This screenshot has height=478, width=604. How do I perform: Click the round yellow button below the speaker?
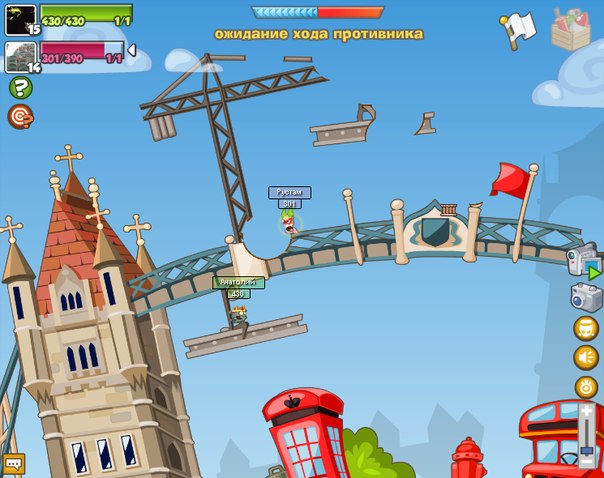(586, 387)
